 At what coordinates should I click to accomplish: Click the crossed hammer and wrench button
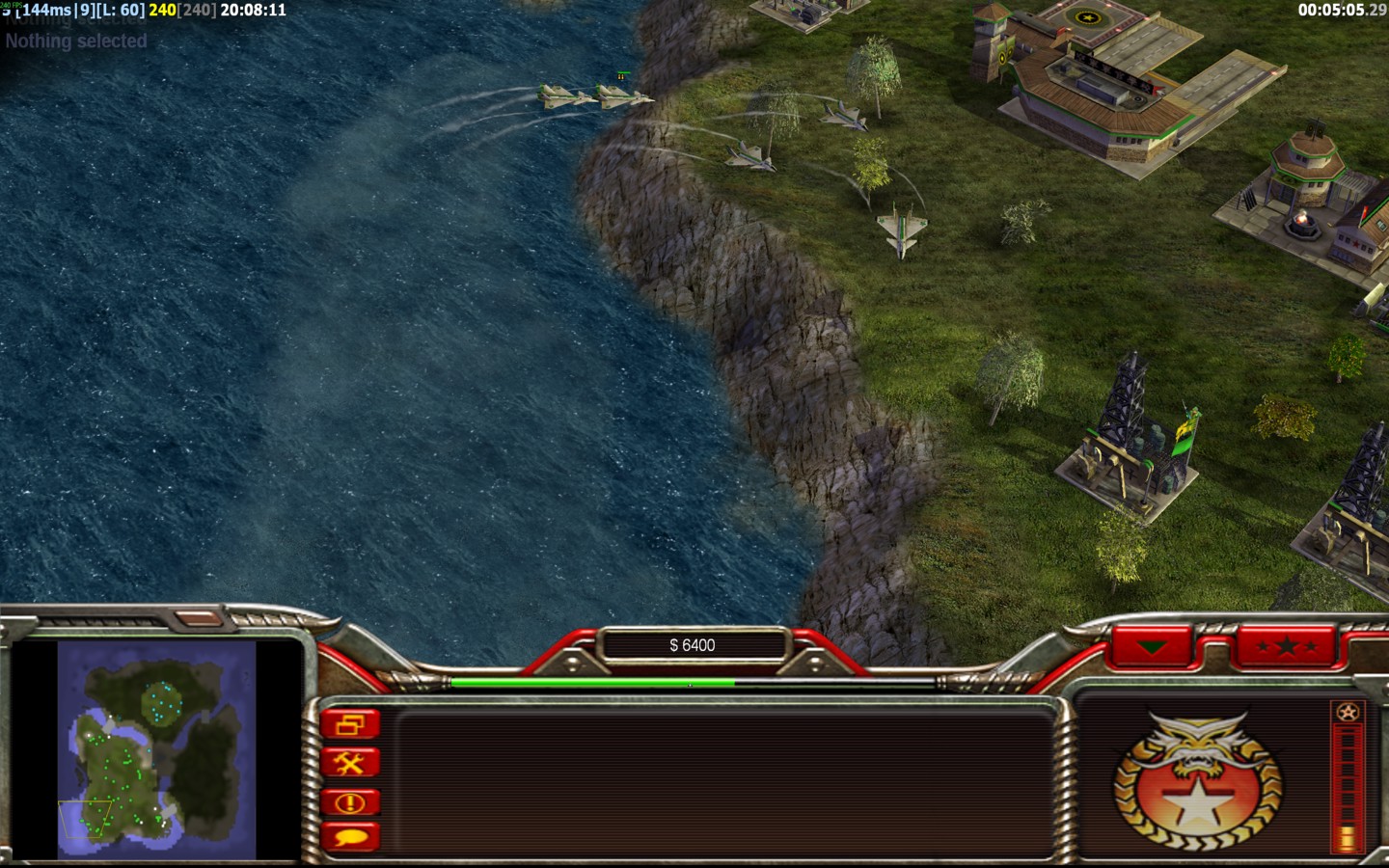[350, 764]
